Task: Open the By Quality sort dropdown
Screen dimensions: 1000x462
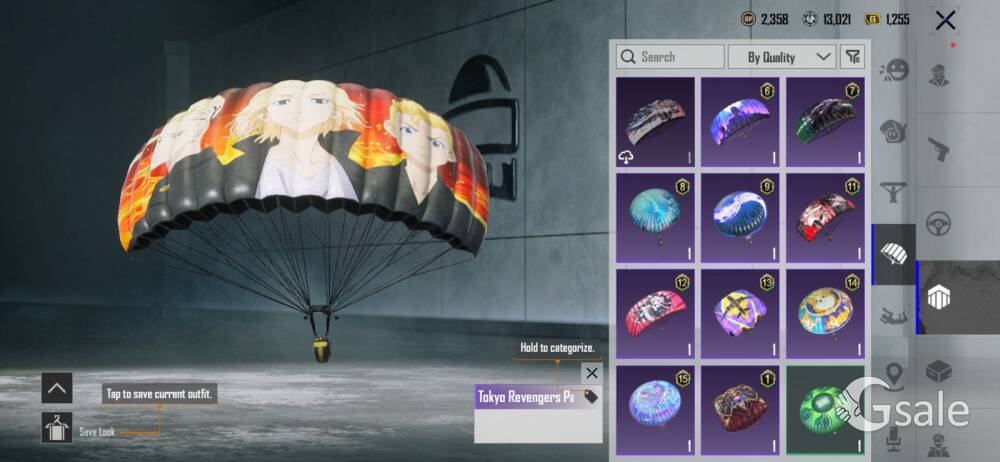Action: [x=782, y=57]
